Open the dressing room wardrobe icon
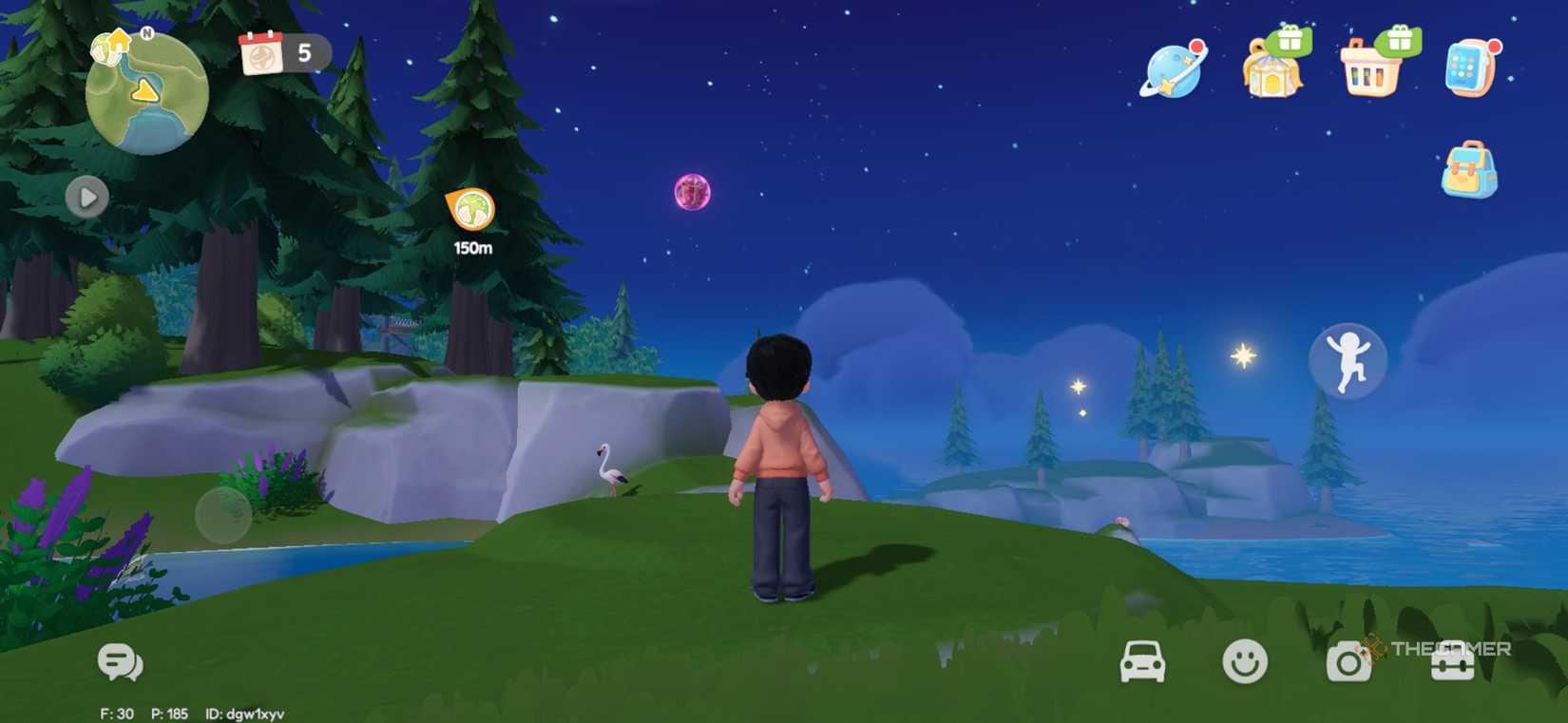1568x723 pixels. (x=1271, y=74)
